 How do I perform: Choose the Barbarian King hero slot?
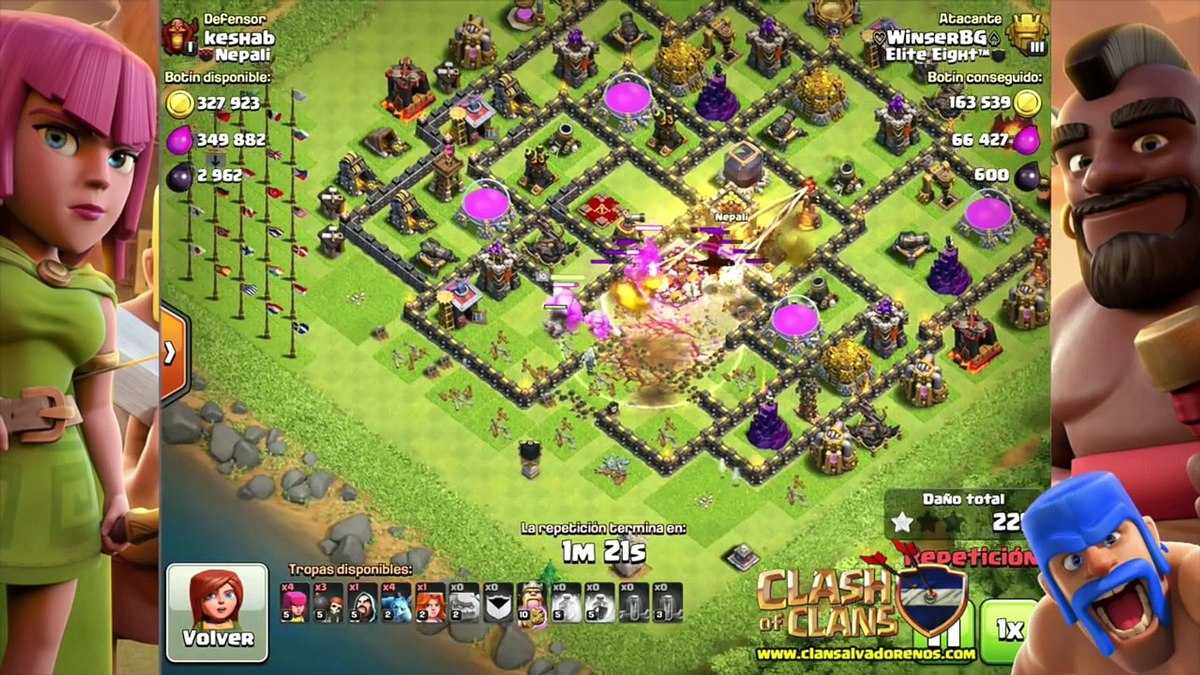tap(531, 603)
